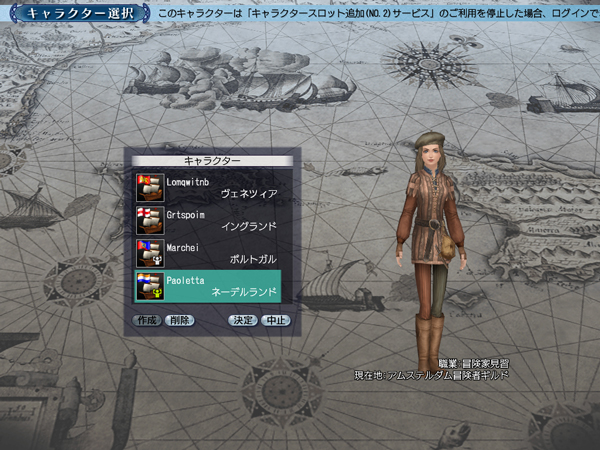Viewport: 600px width, 450px height.
Task: Click the 作成 create character button
Action: [x=148, y=321]
